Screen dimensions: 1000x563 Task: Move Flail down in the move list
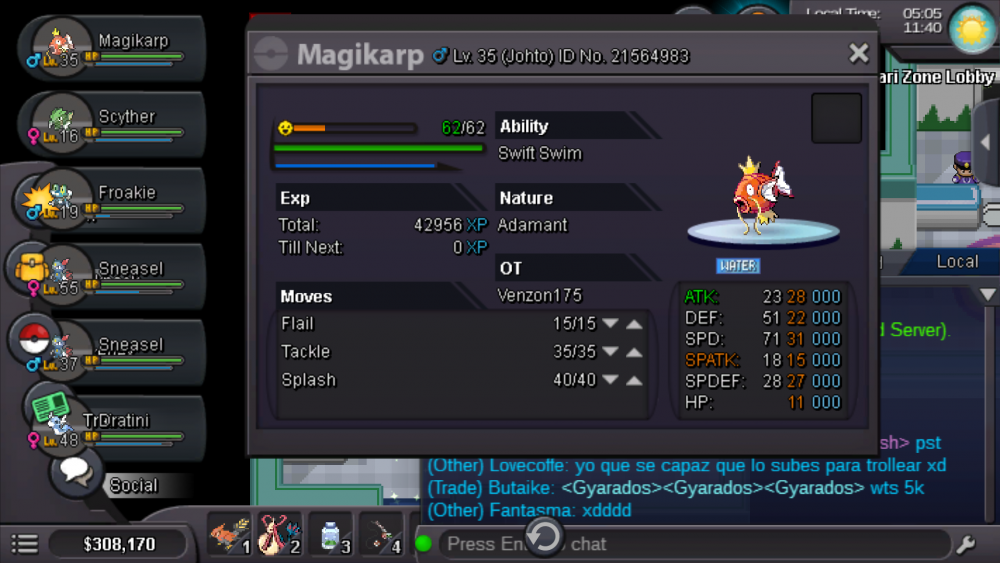click(610, 324)
